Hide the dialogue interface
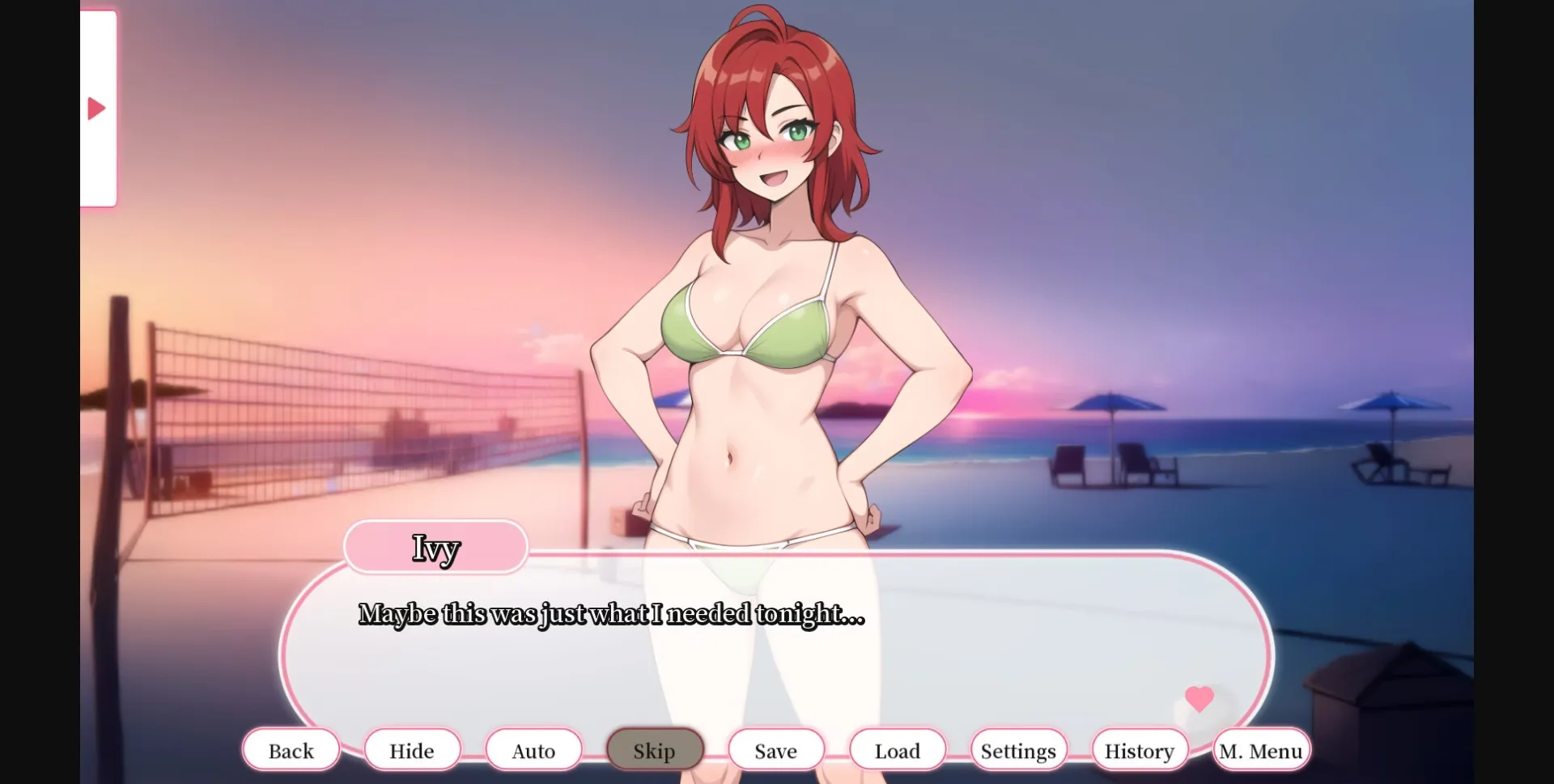This screenshot has height=784, width=1554. point(412,749)
